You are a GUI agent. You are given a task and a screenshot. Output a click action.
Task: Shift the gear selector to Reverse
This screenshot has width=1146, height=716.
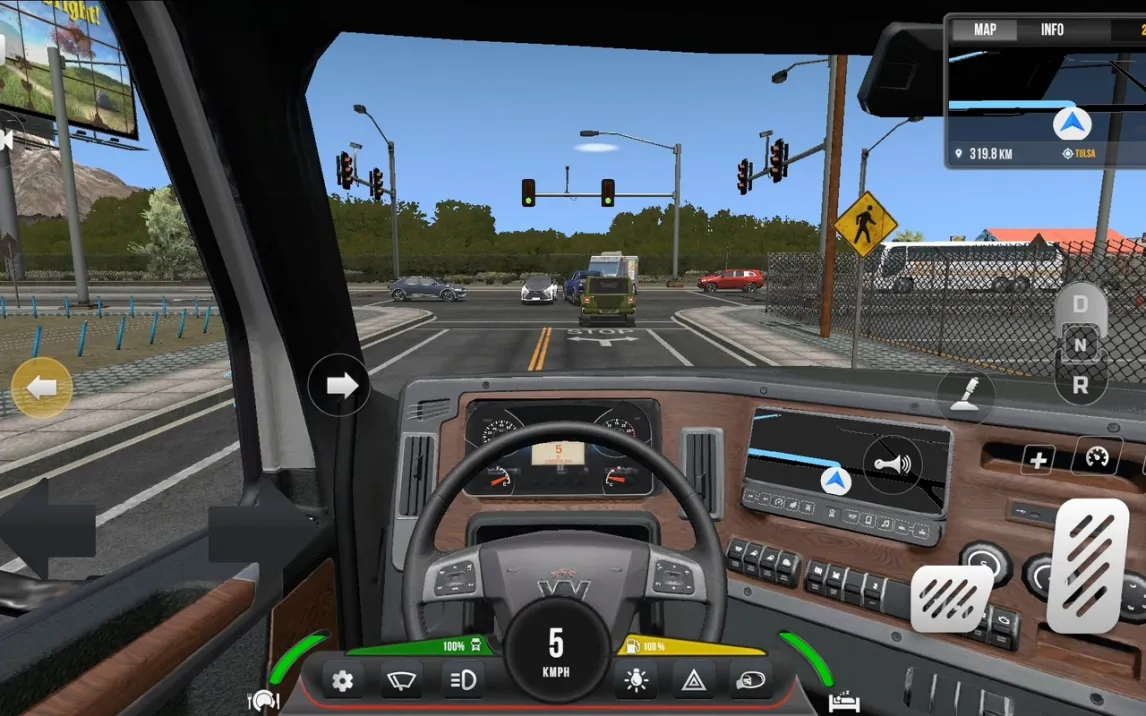[x=1080, y=385]
